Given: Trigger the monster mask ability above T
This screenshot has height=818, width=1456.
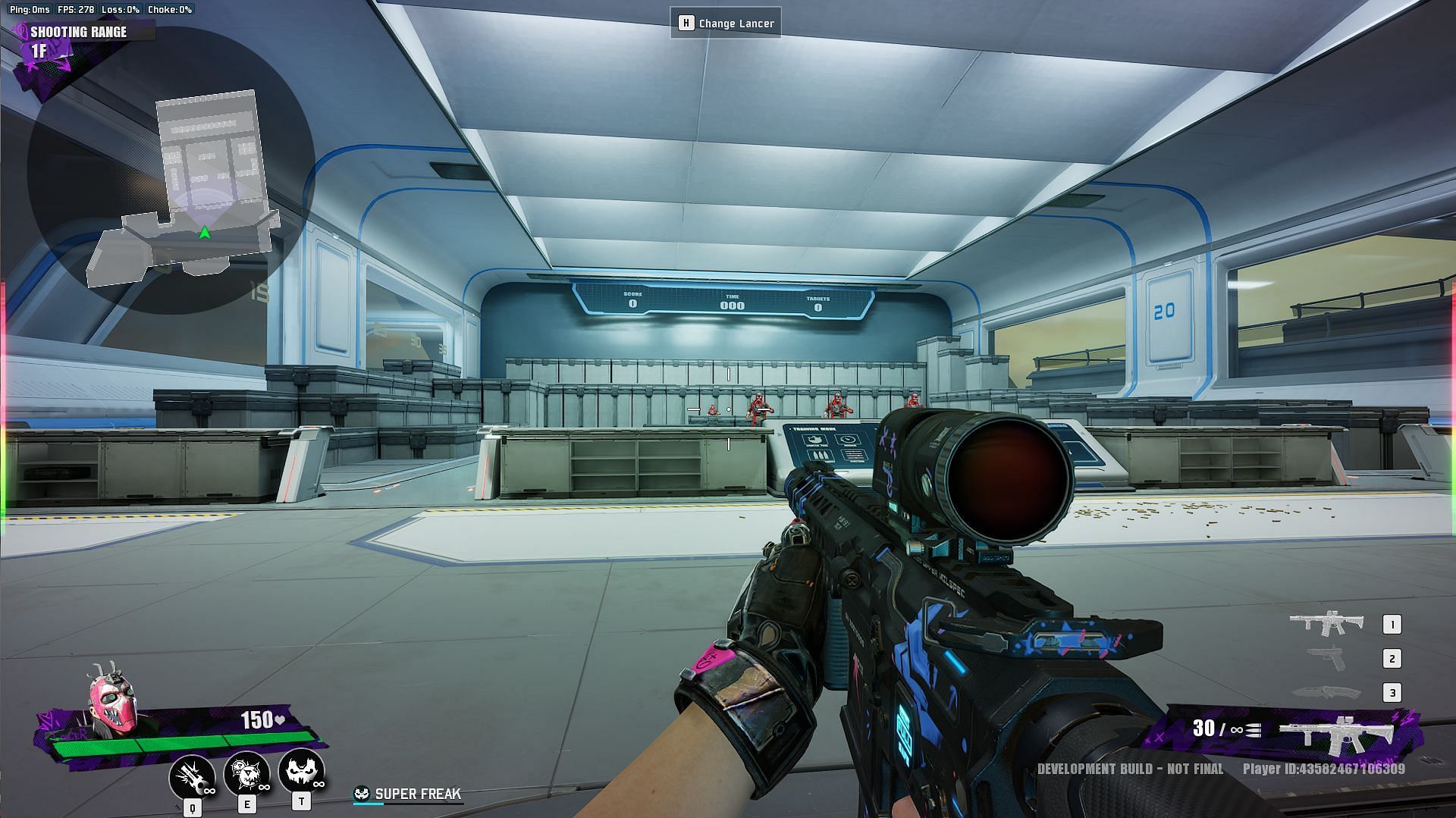Looking at the screenshot, I should click(x=301, y=770).
